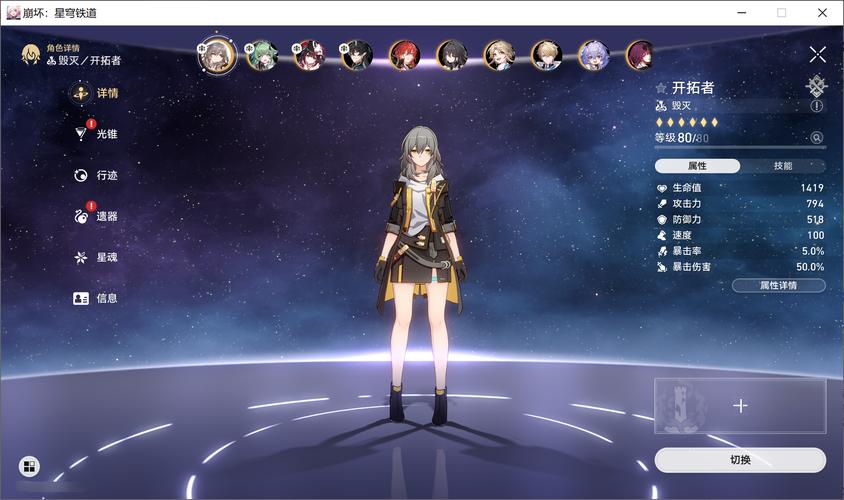Pick the lavender-haired character portrait
The width and height of the screenshot is (844, 500).
click(593, 54)
